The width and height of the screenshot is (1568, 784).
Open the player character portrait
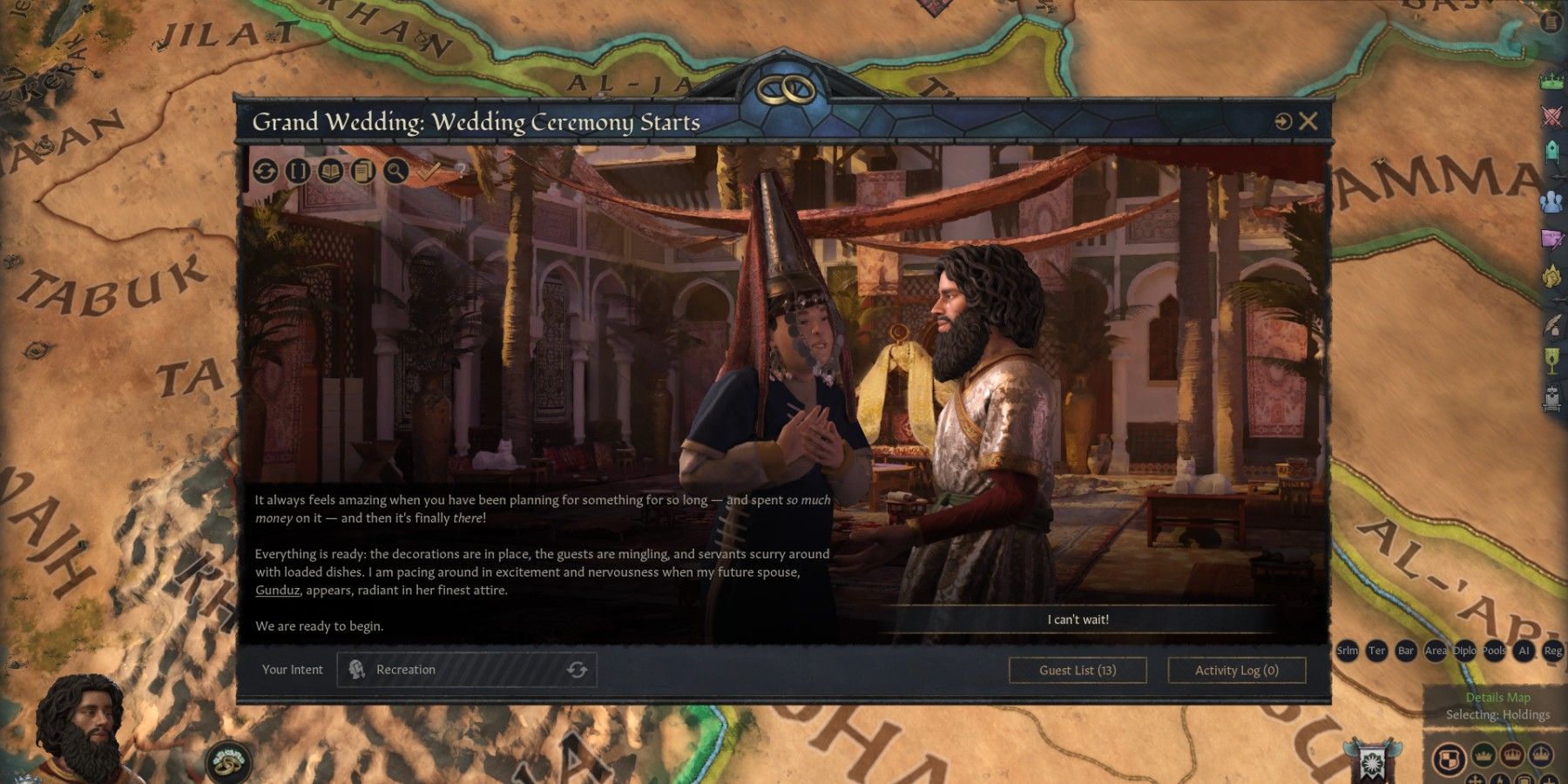click(x=83, y=732)
